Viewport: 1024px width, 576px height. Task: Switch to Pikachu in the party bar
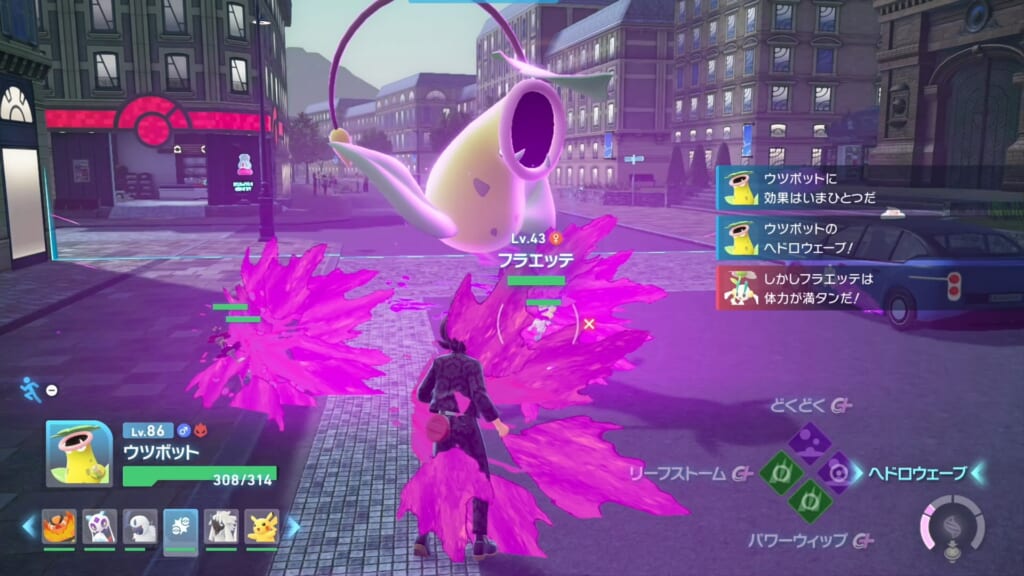[262, 526]
